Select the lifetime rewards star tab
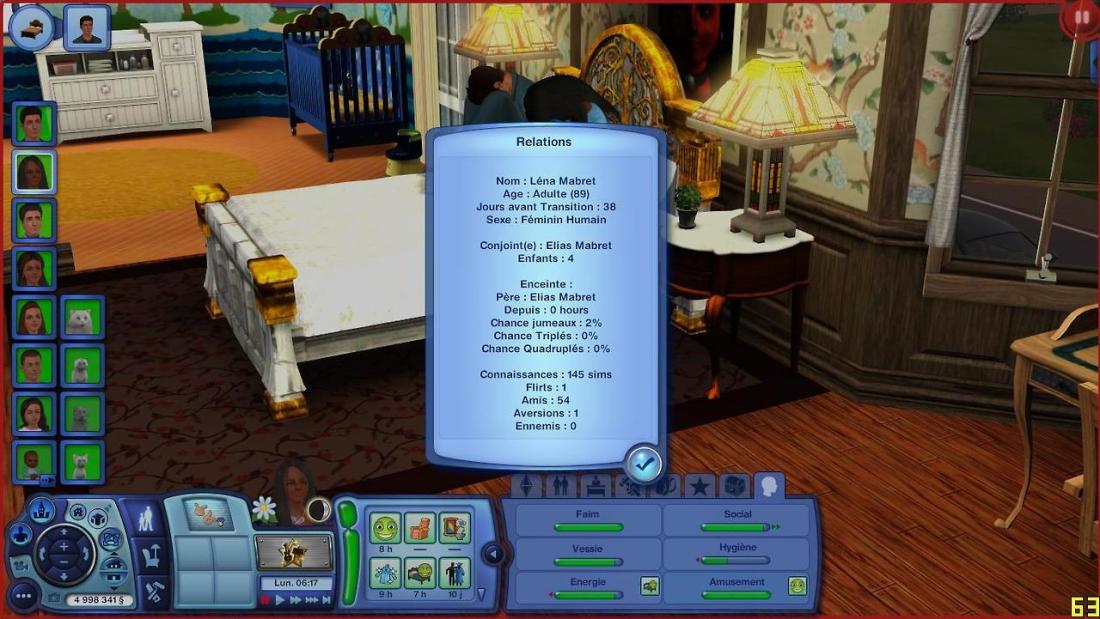Screen dimensions: 1100x619 [699, 487]
